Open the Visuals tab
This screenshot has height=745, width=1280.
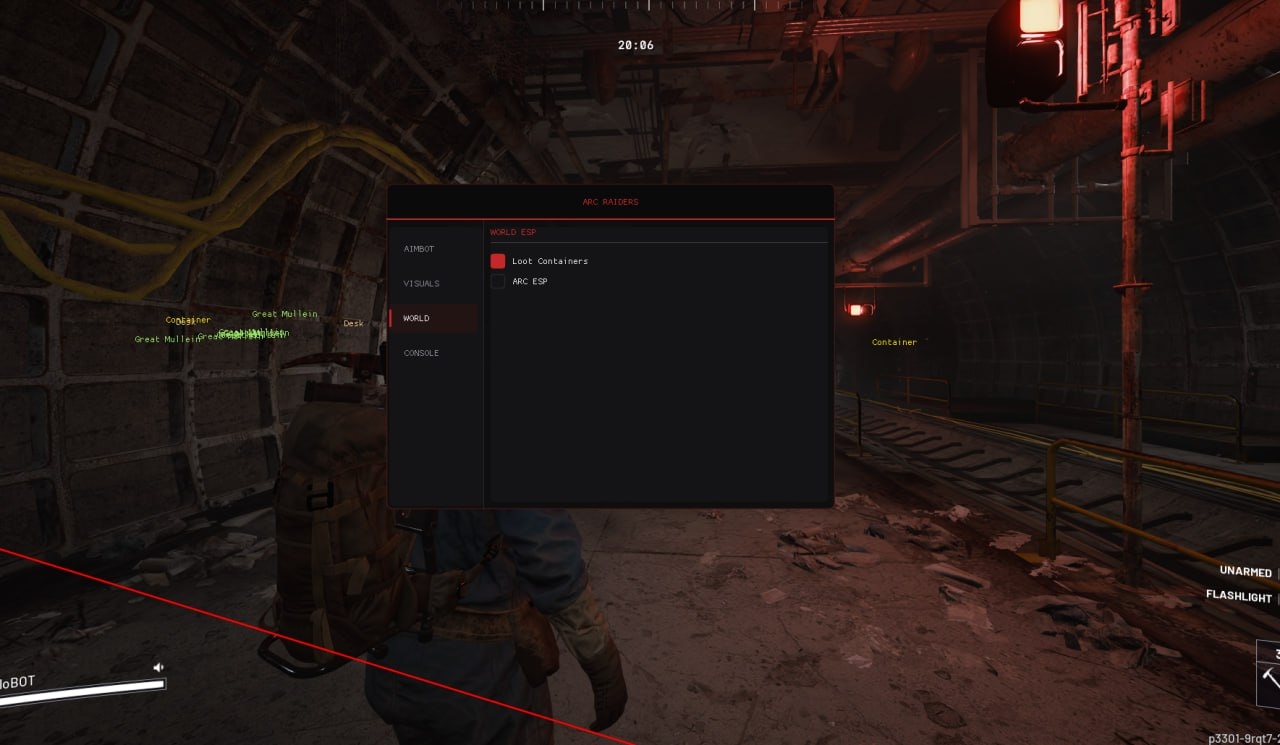[421, 284]
